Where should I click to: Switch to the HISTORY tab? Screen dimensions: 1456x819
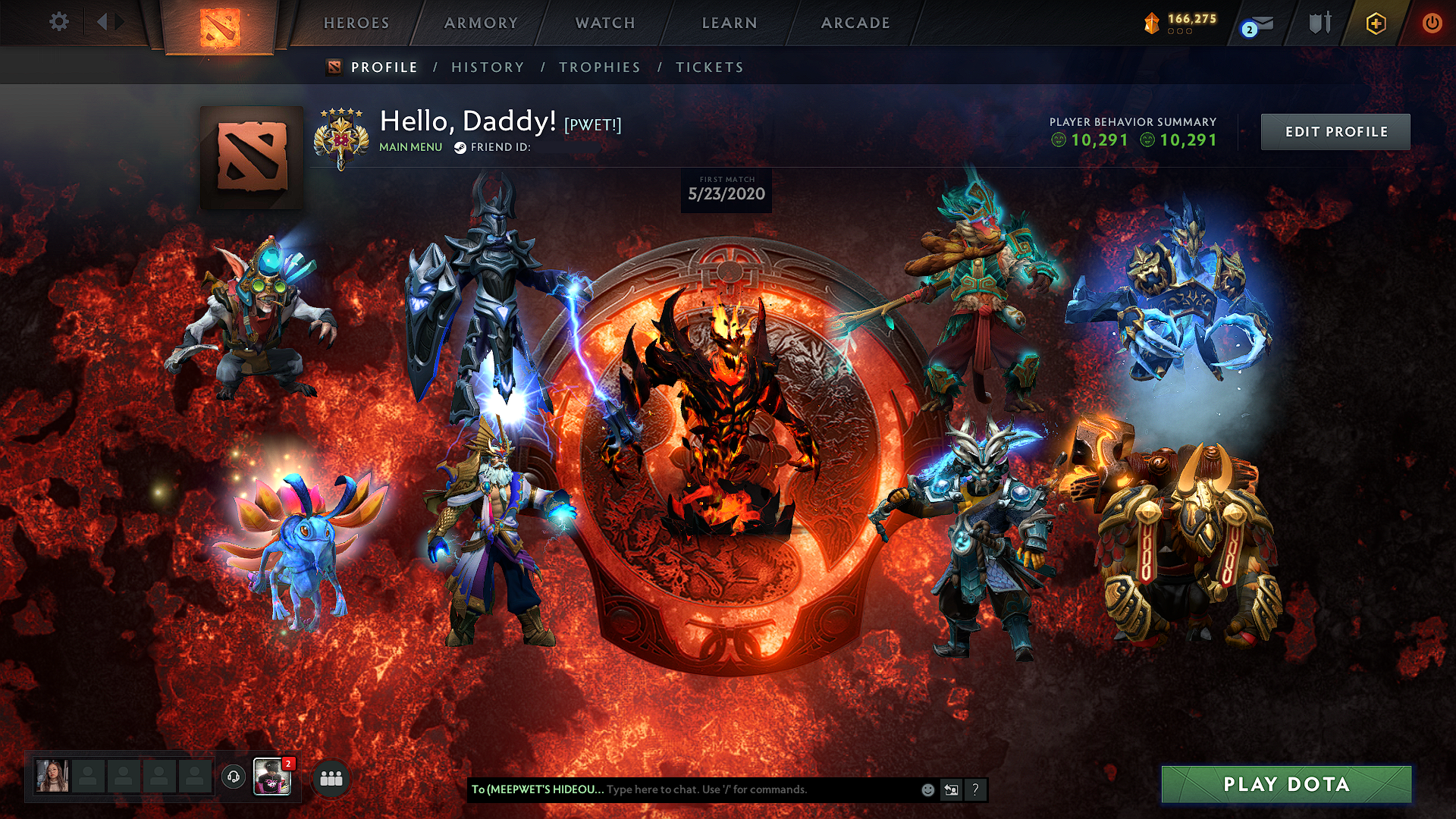click(487, 67)
